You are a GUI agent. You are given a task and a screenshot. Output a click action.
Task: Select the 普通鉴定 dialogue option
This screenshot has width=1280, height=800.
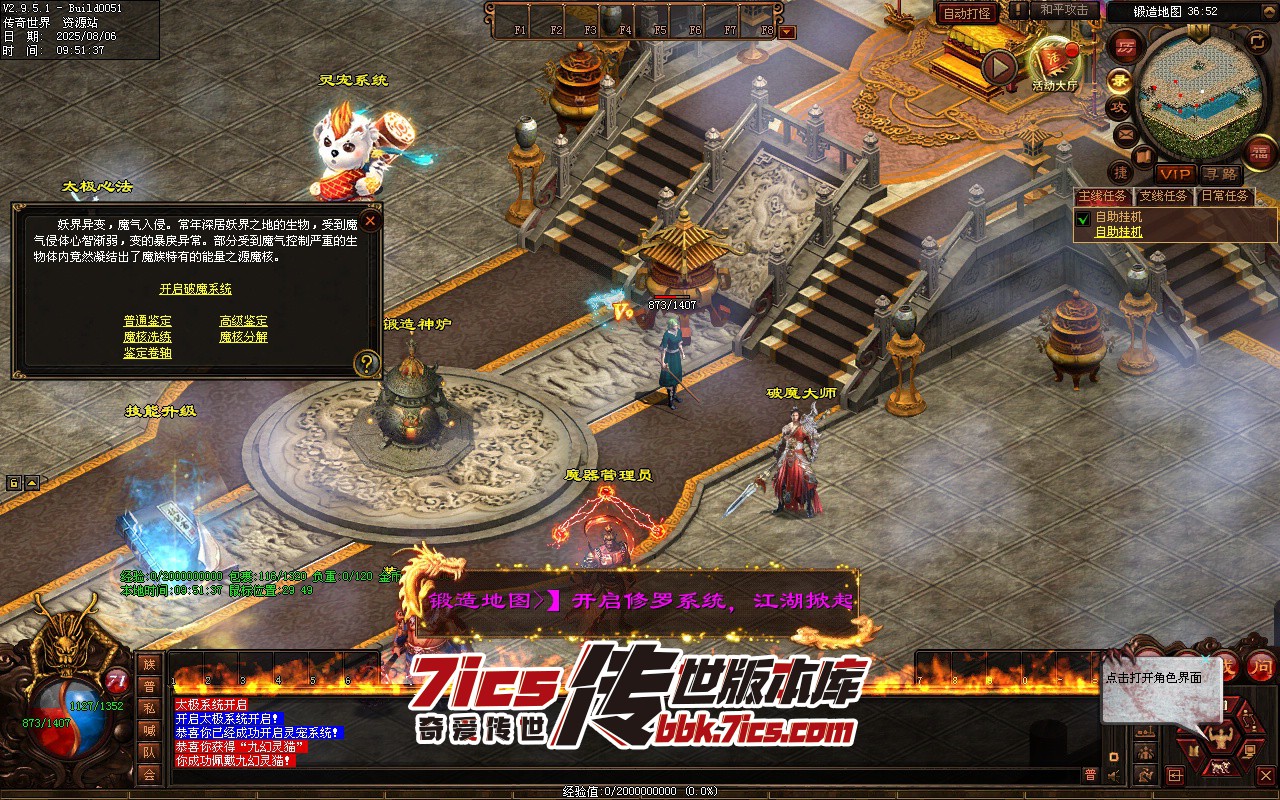coord(148,321)
